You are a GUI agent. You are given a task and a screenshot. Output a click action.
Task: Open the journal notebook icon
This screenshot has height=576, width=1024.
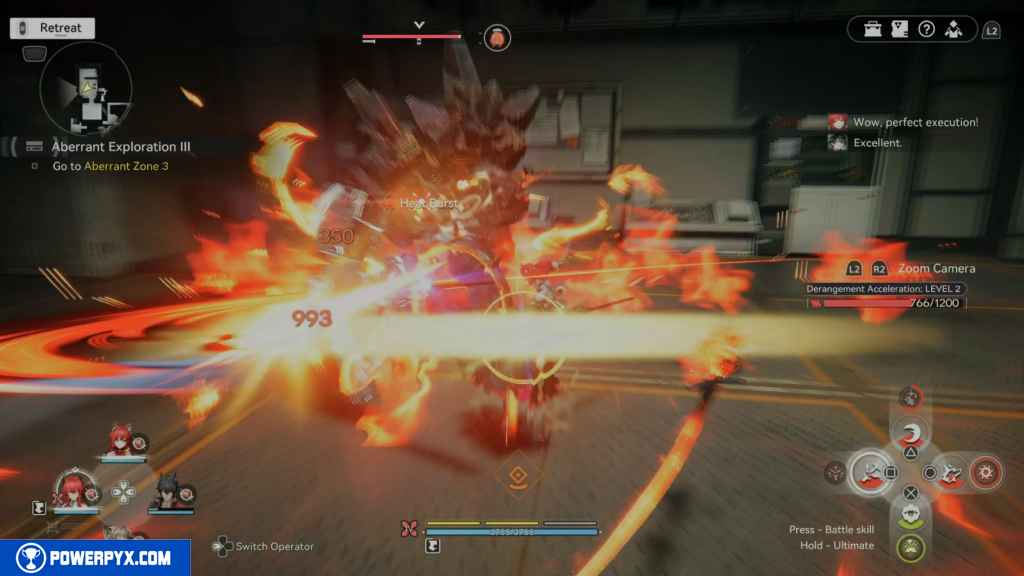click(899, 29)
